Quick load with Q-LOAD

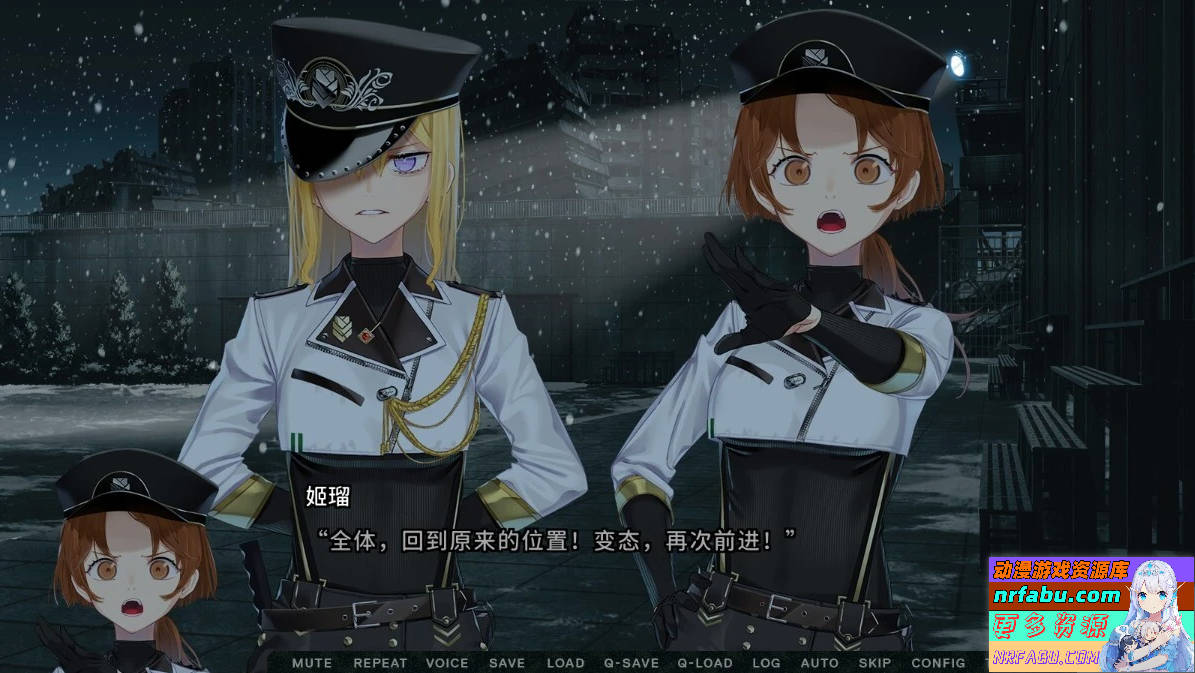click(x=705, y=663)
